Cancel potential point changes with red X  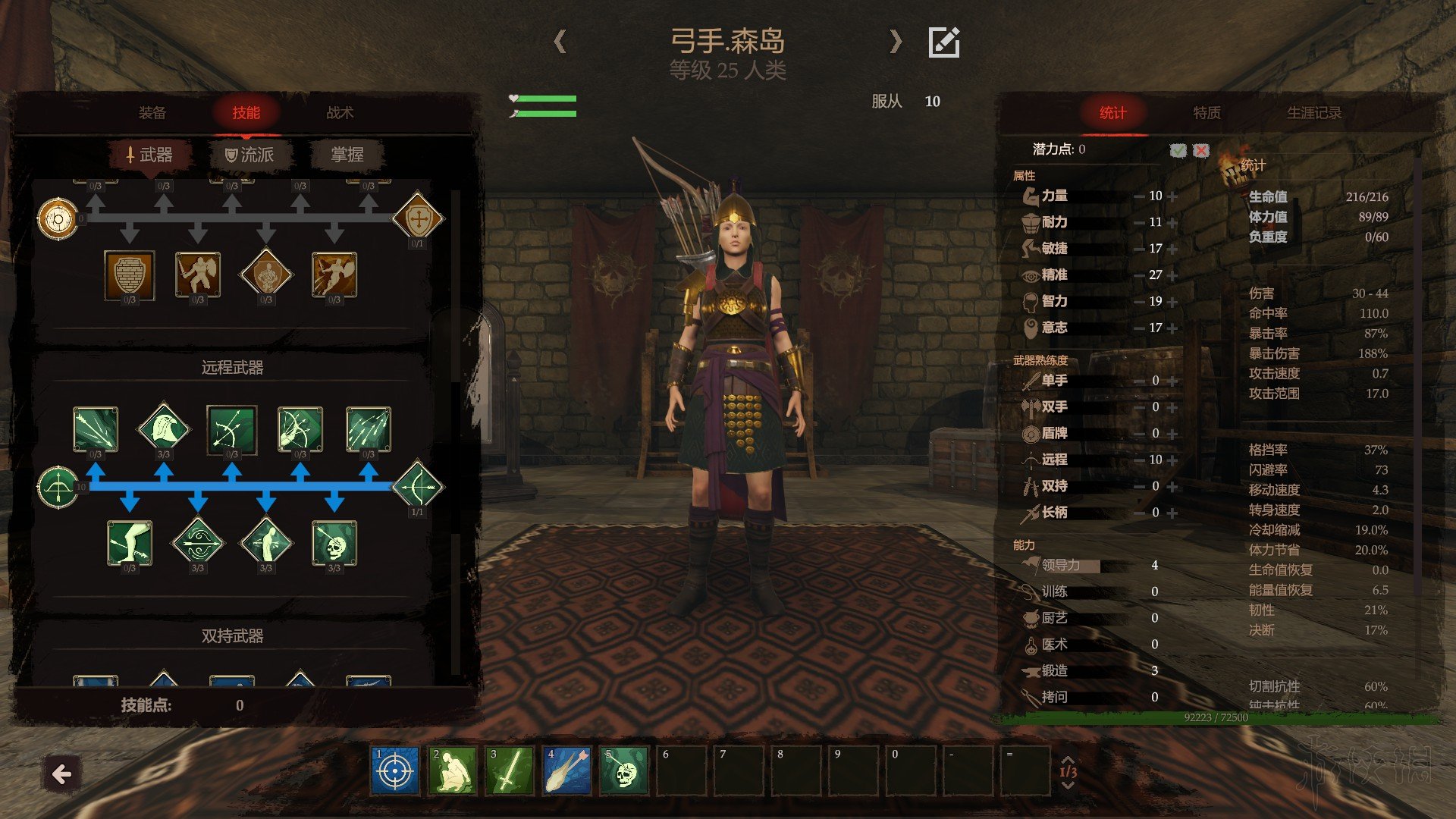tap(1201, 150)
